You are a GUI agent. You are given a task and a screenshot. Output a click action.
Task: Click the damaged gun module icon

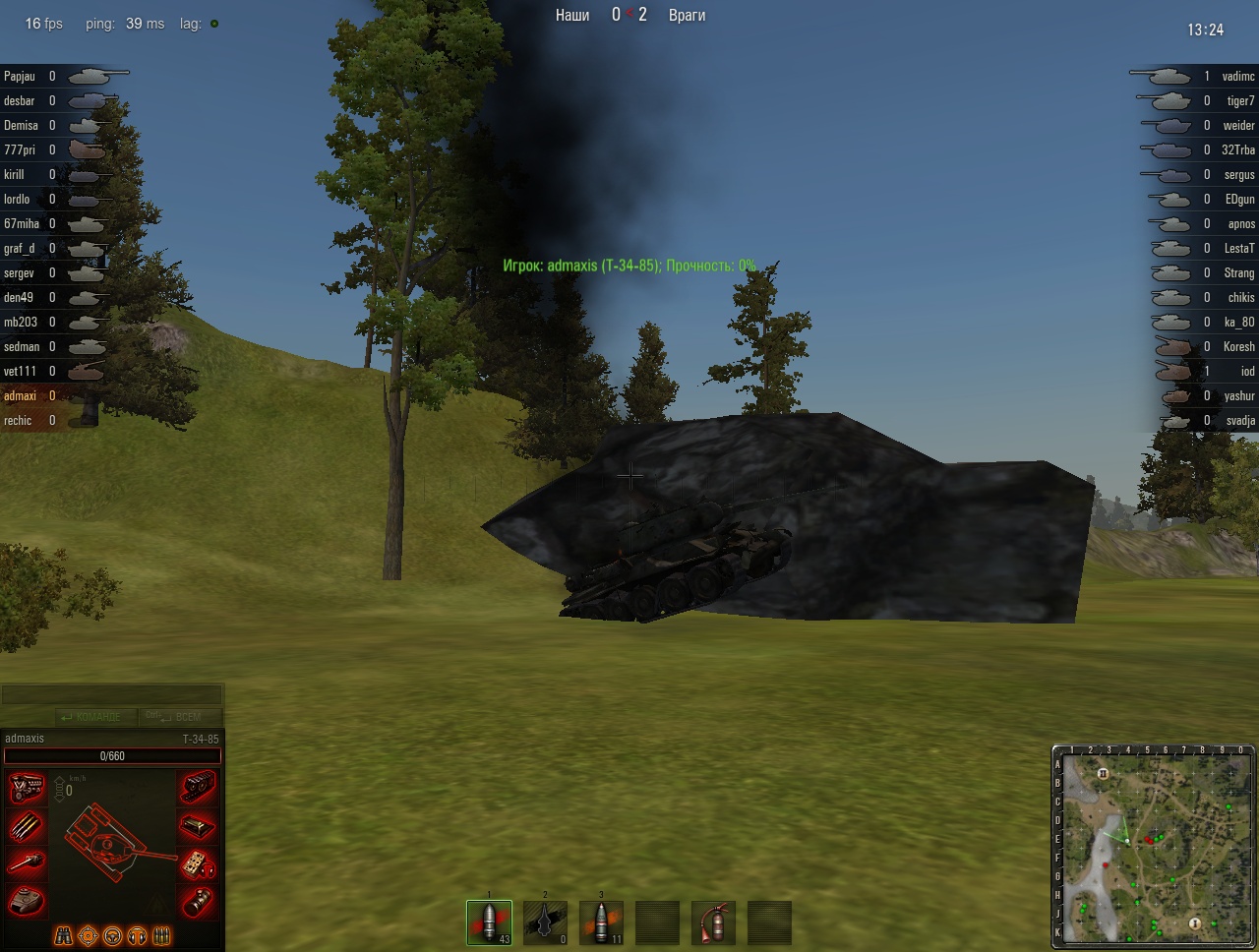(26, 863)
